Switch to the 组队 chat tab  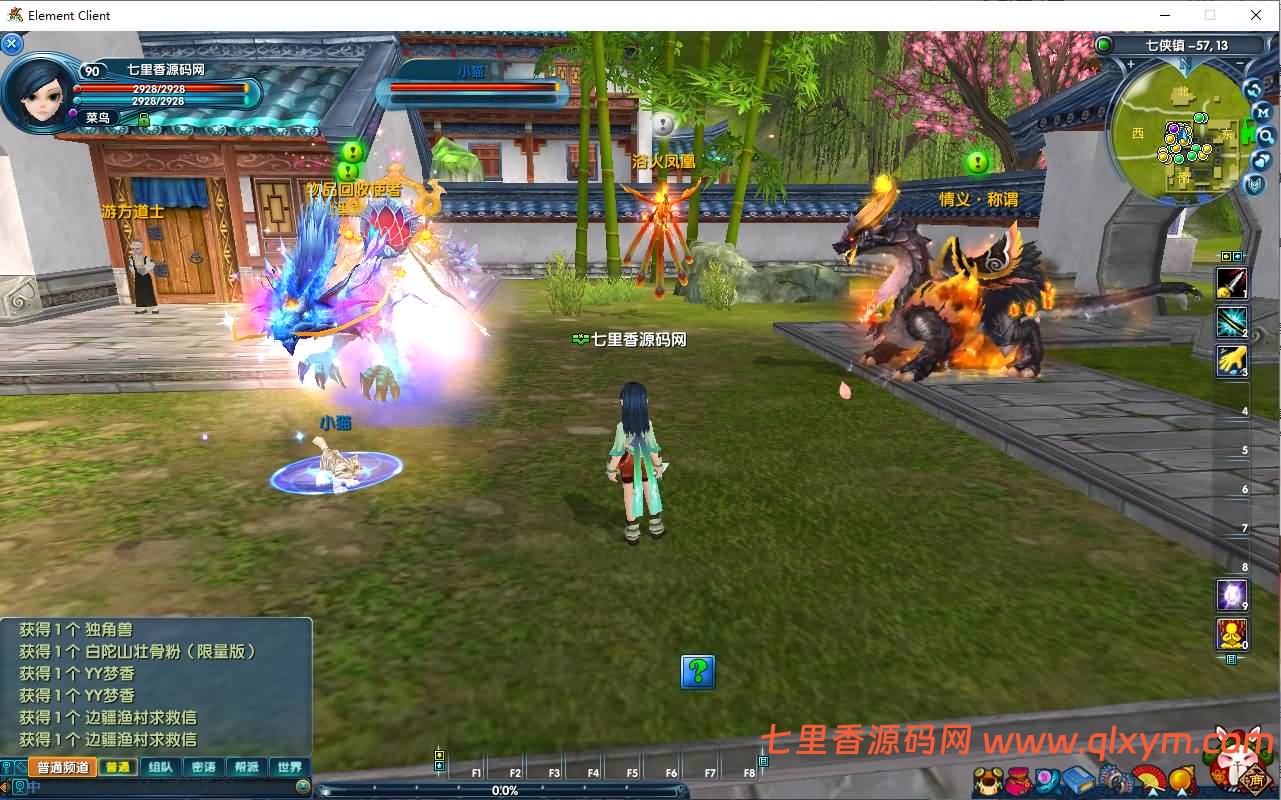tap(160, 766)
